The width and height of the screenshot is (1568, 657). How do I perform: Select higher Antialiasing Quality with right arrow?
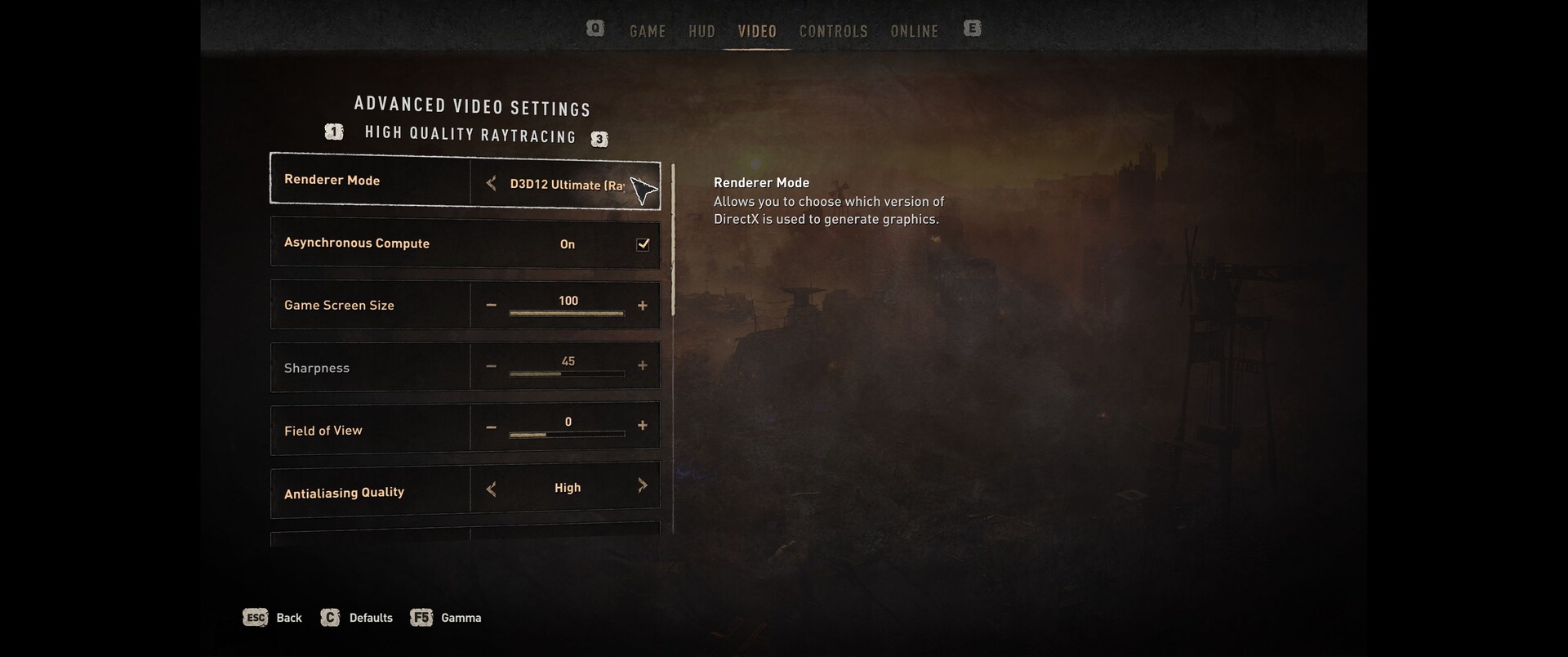(x=643, y=485)
